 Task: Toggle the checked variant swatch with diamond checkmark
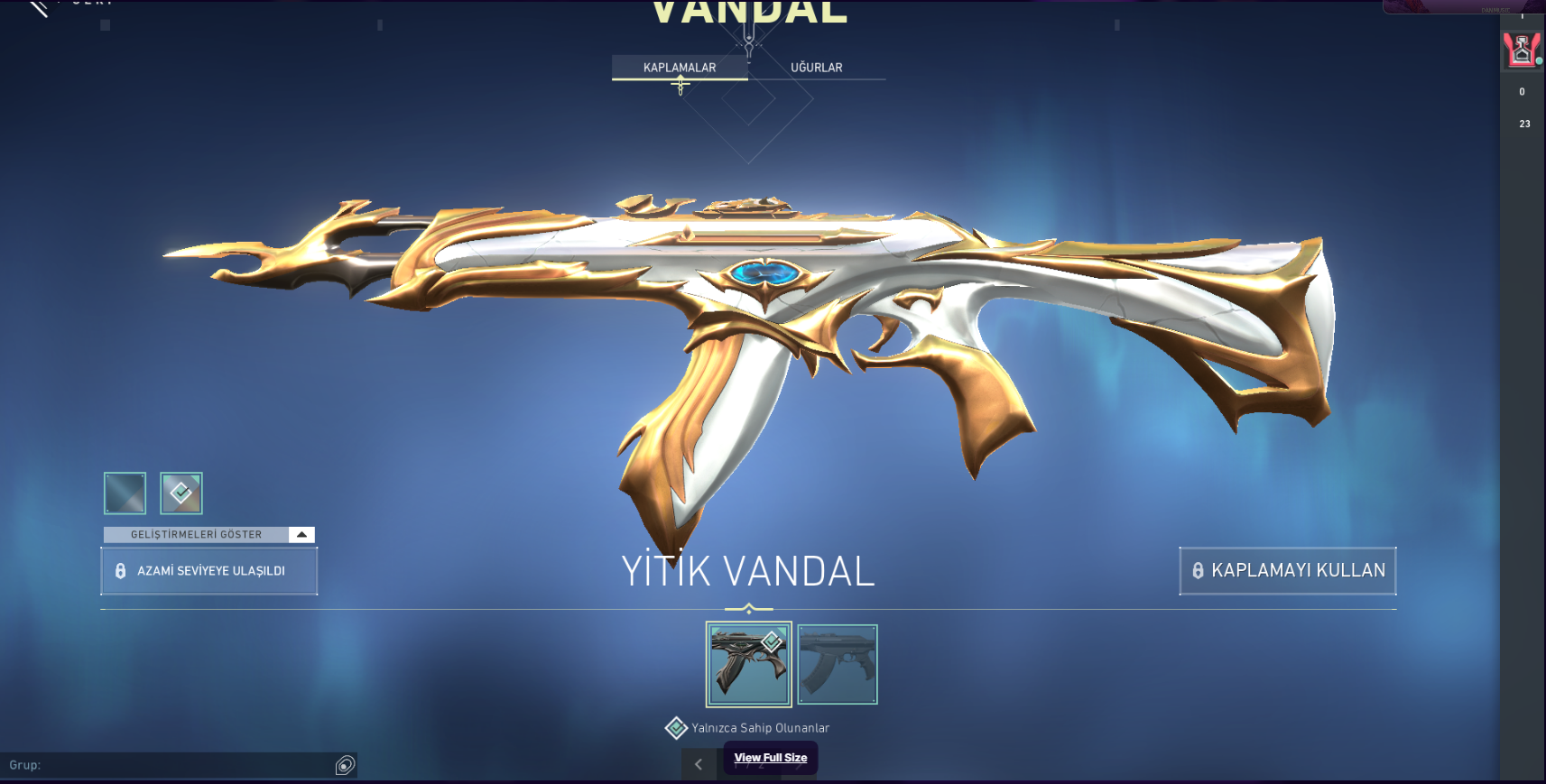(x=181, y=493)
